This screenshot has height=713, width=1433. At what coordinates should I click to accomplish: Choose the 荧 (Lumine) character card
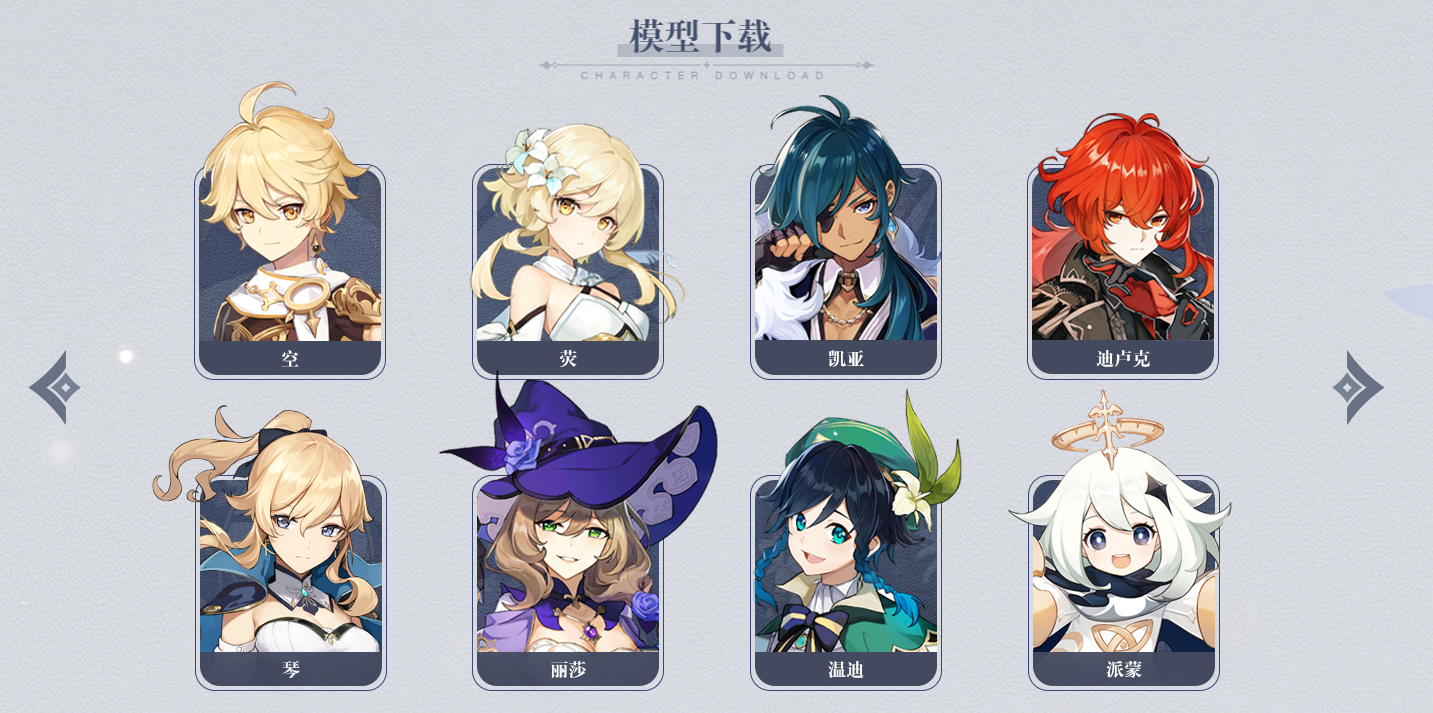point(567,270)
